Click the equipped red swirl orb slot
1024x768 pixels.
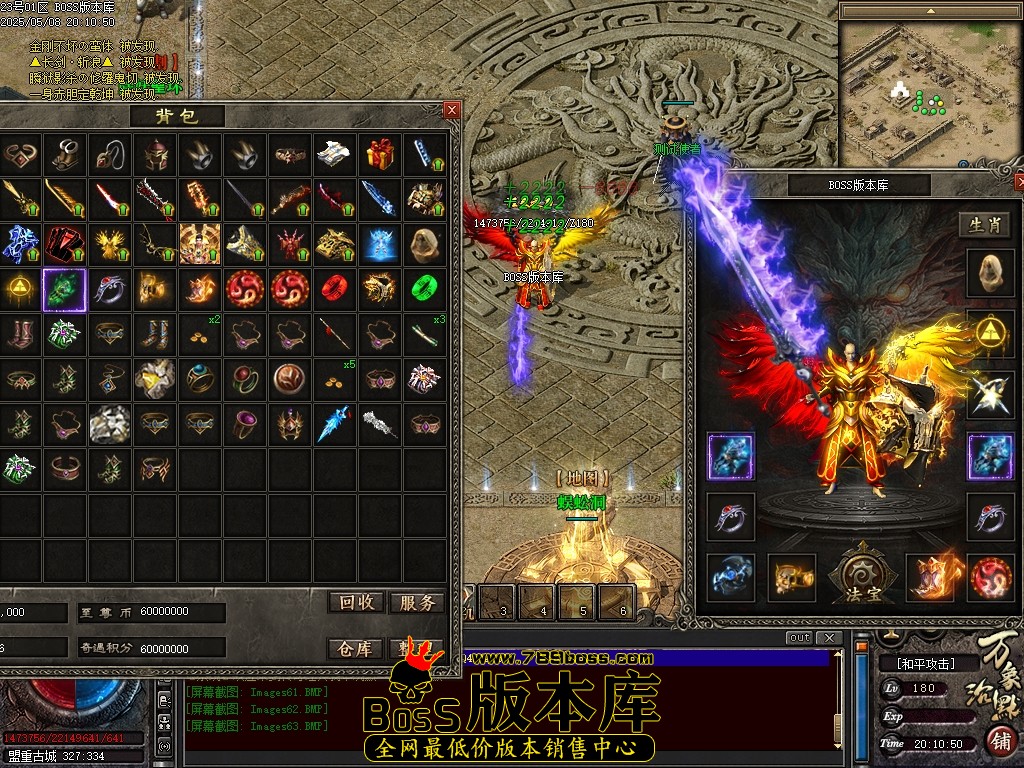click(x=990, y=577)
